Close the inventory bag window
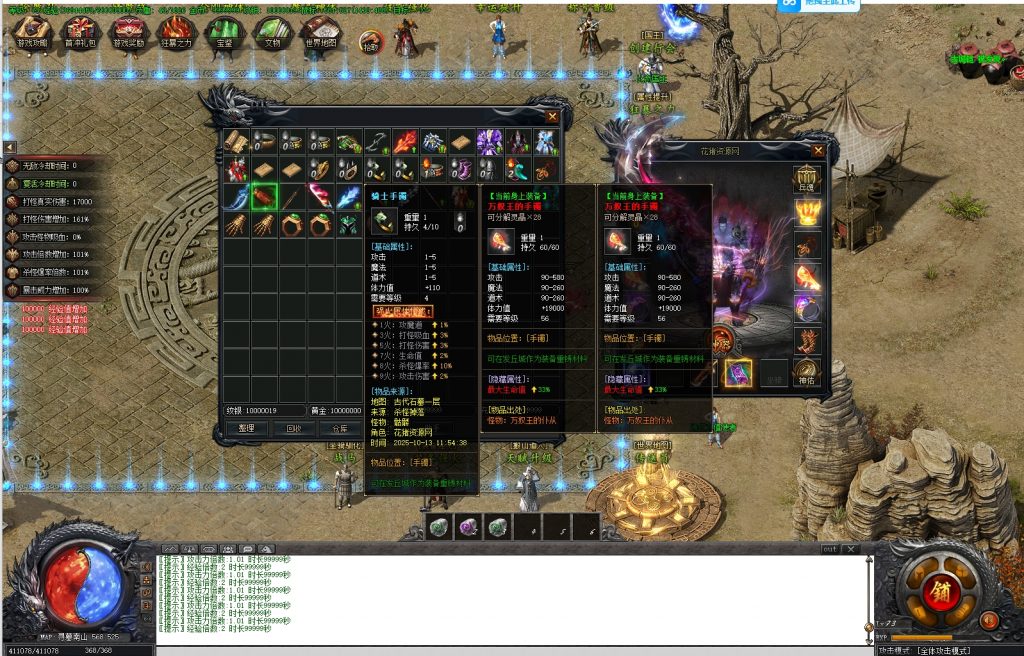Viewport: 1024px width, 656px height. tap(553, 117)
